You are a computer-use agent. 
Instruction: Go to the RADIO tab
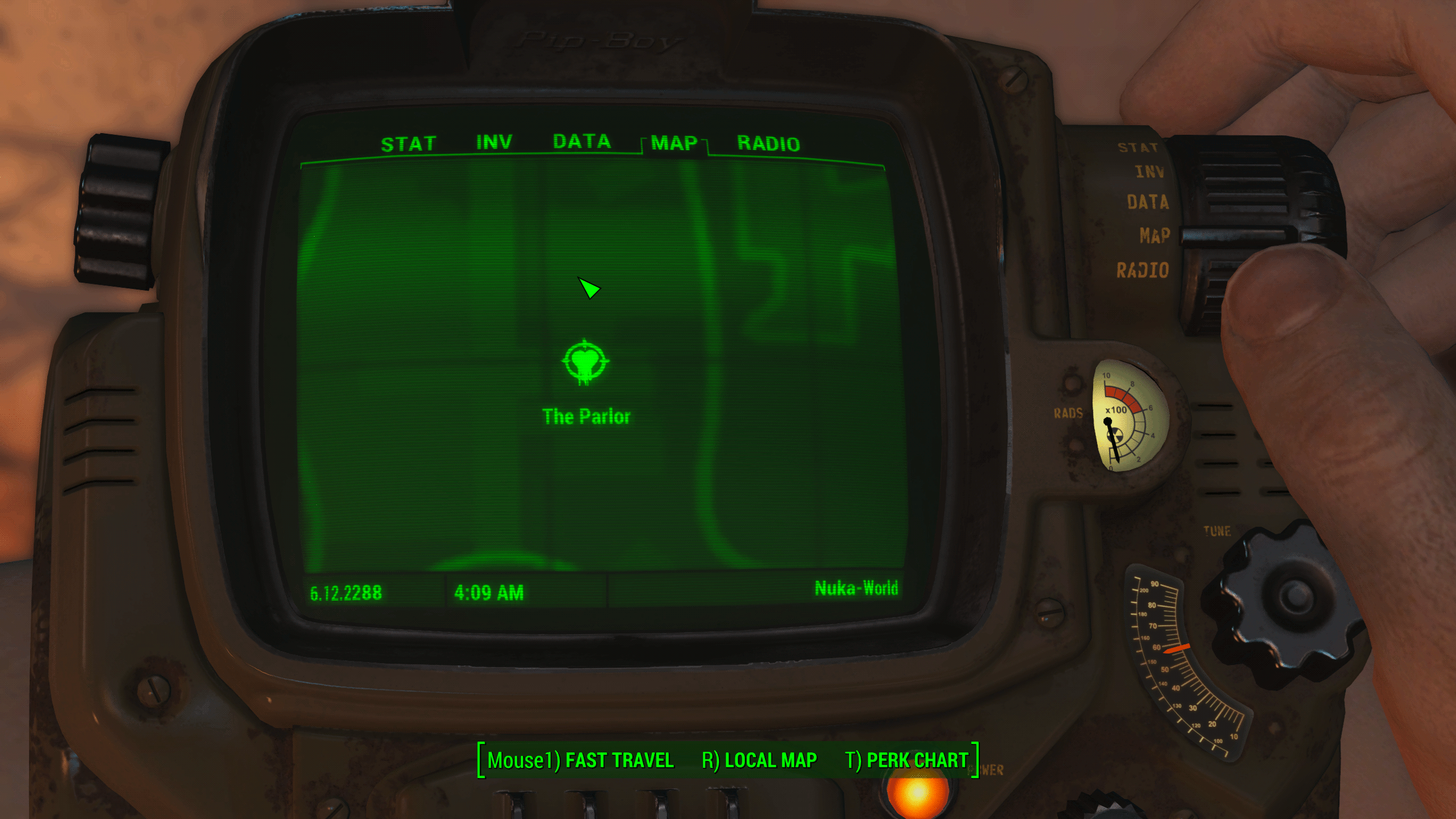pyautogui.click(x=768, y=143)
